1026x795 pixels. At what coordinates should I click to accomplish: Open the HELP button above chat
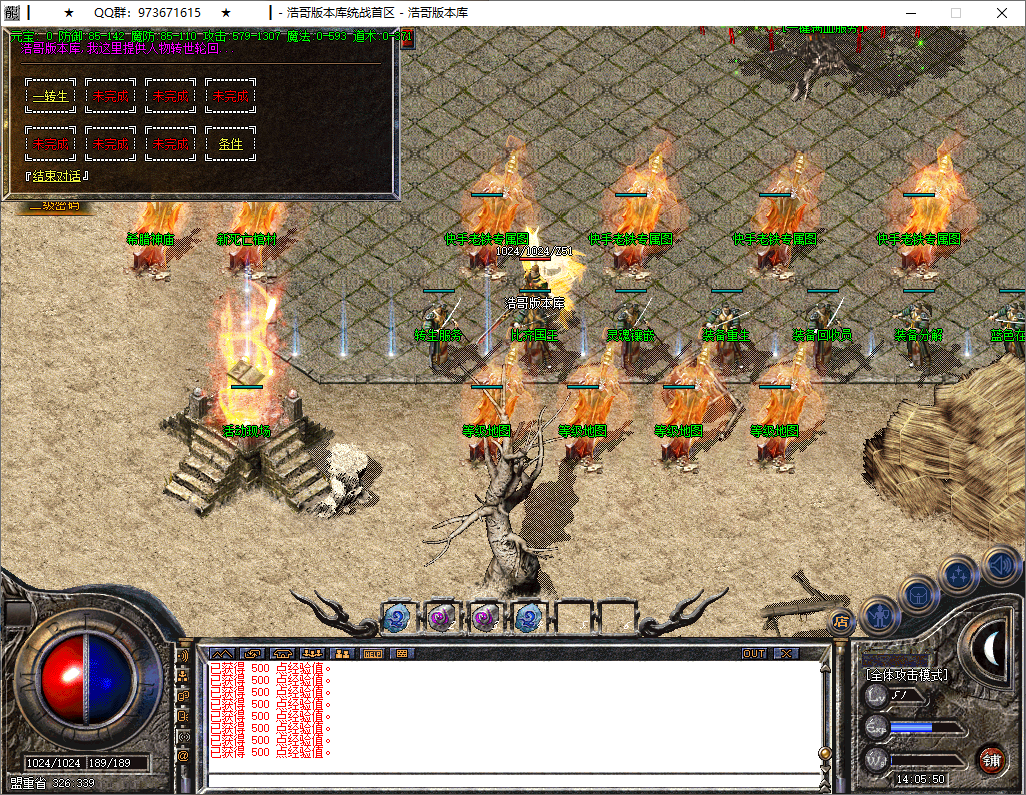(372, 654)
